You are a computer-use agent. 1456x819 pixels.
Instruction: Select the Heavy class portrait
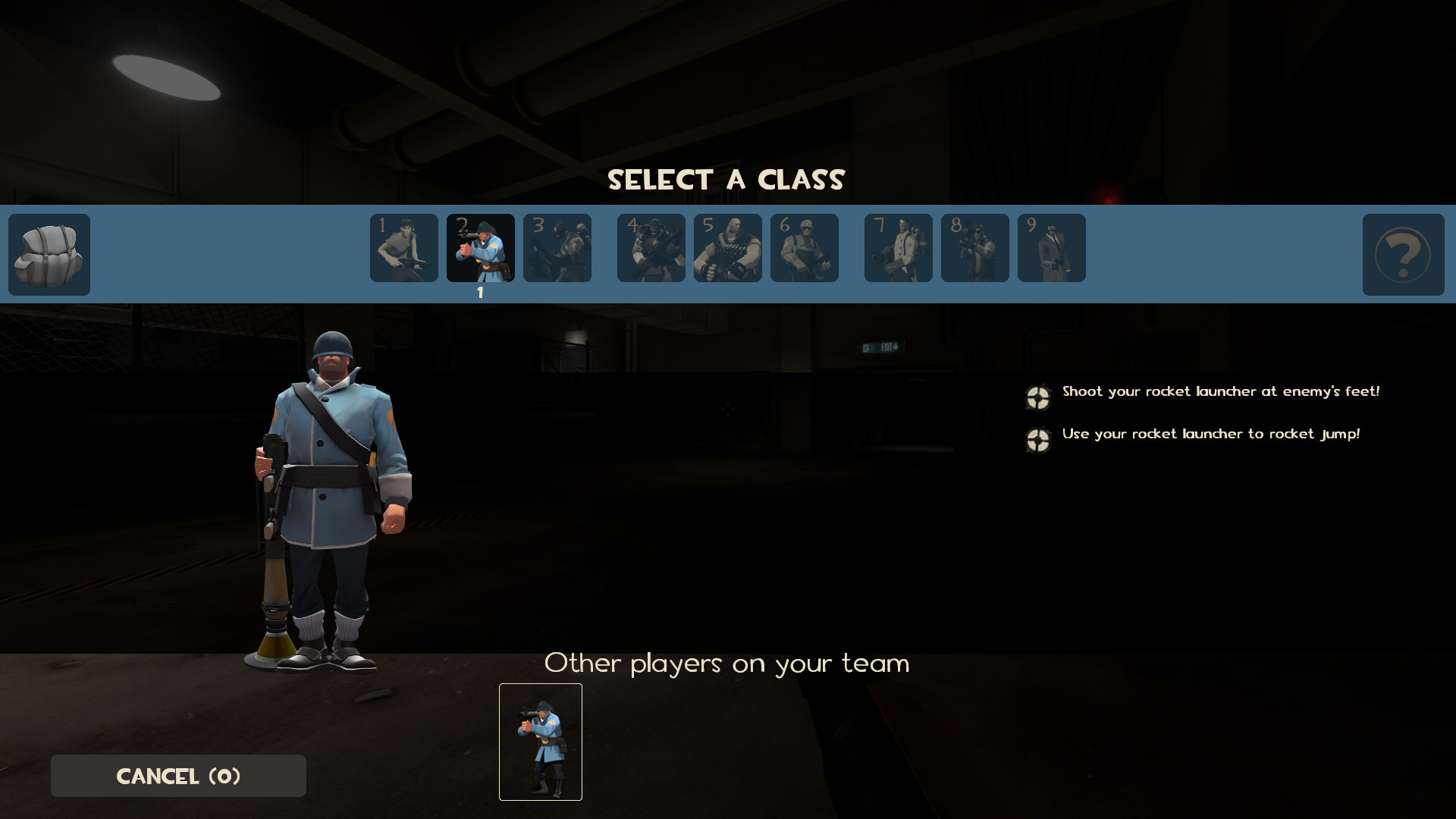pos(727,248)
